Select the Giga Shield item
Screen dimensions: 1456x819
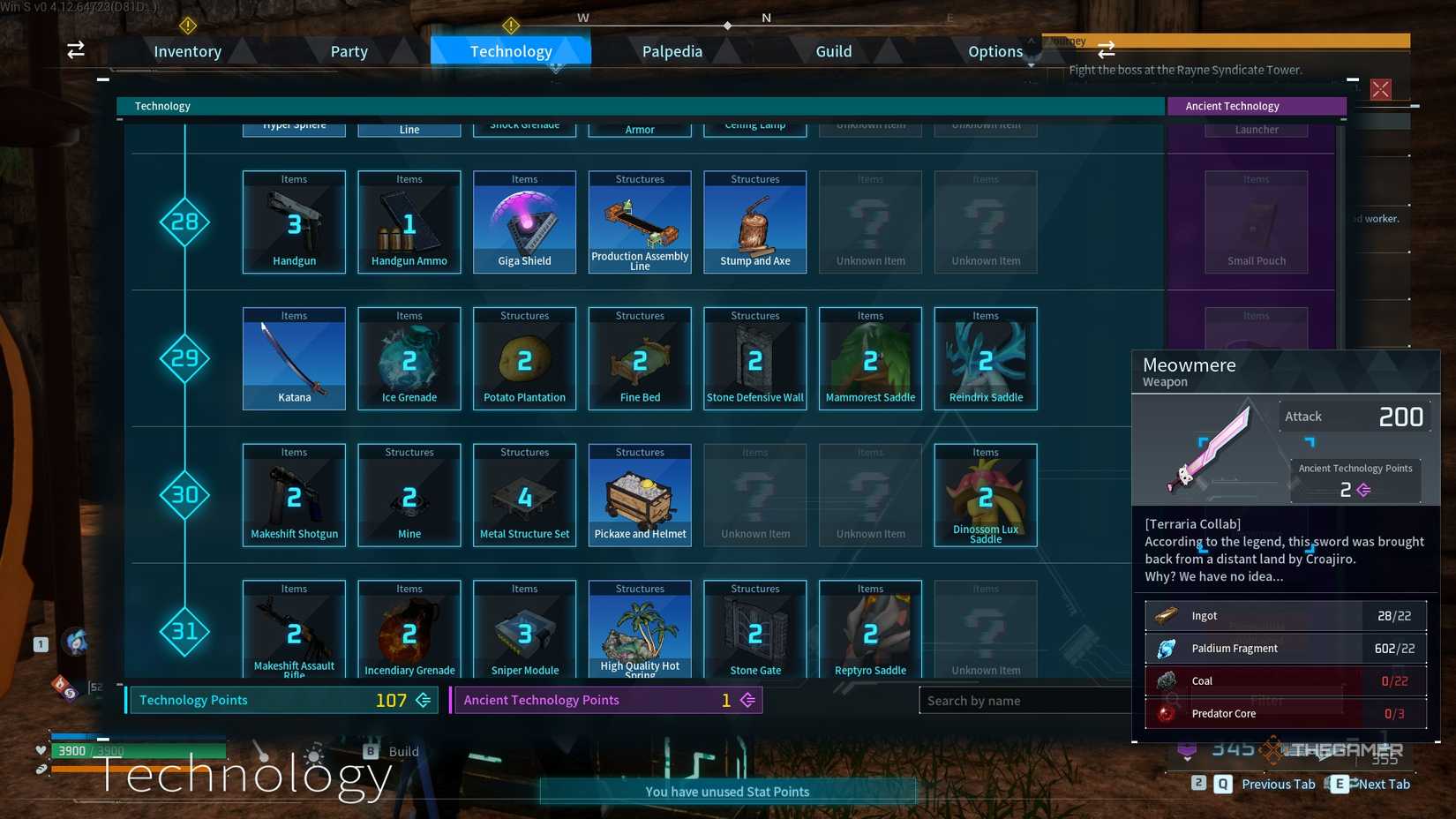pyautogui.click(x=524, y=222)
